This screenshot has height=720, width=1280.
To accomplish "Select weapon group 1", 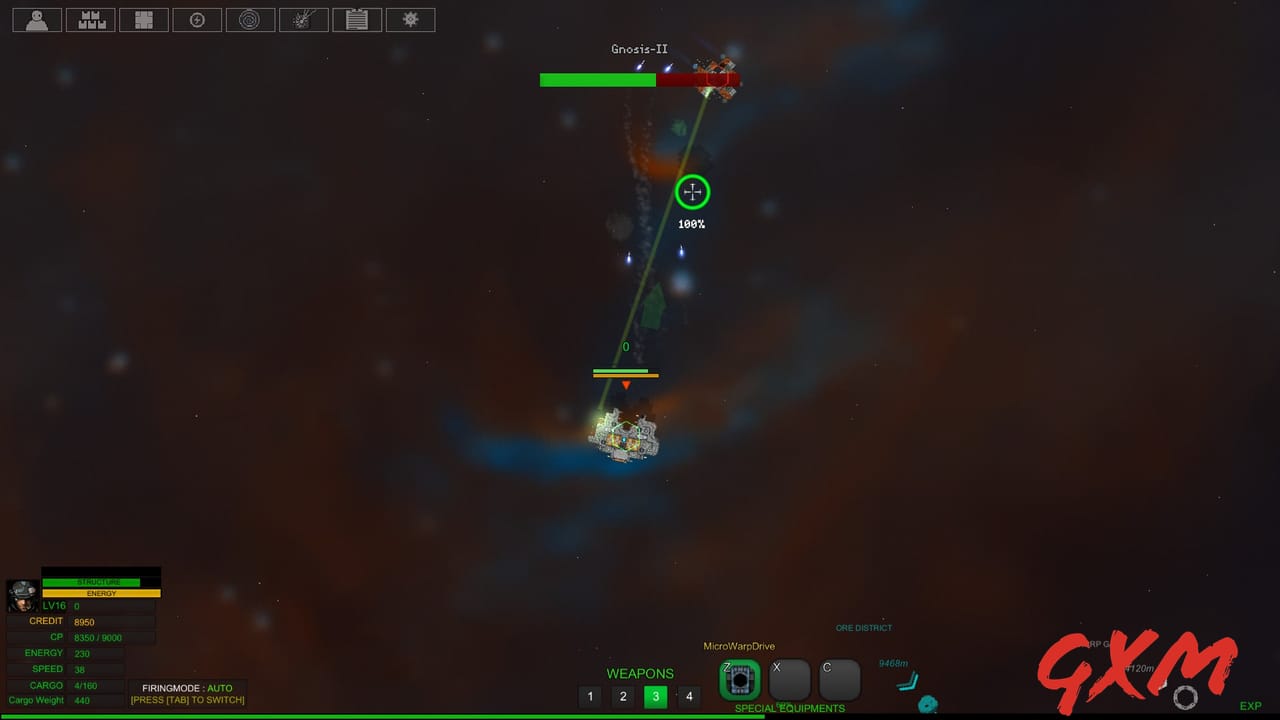I will pos(590,696).
